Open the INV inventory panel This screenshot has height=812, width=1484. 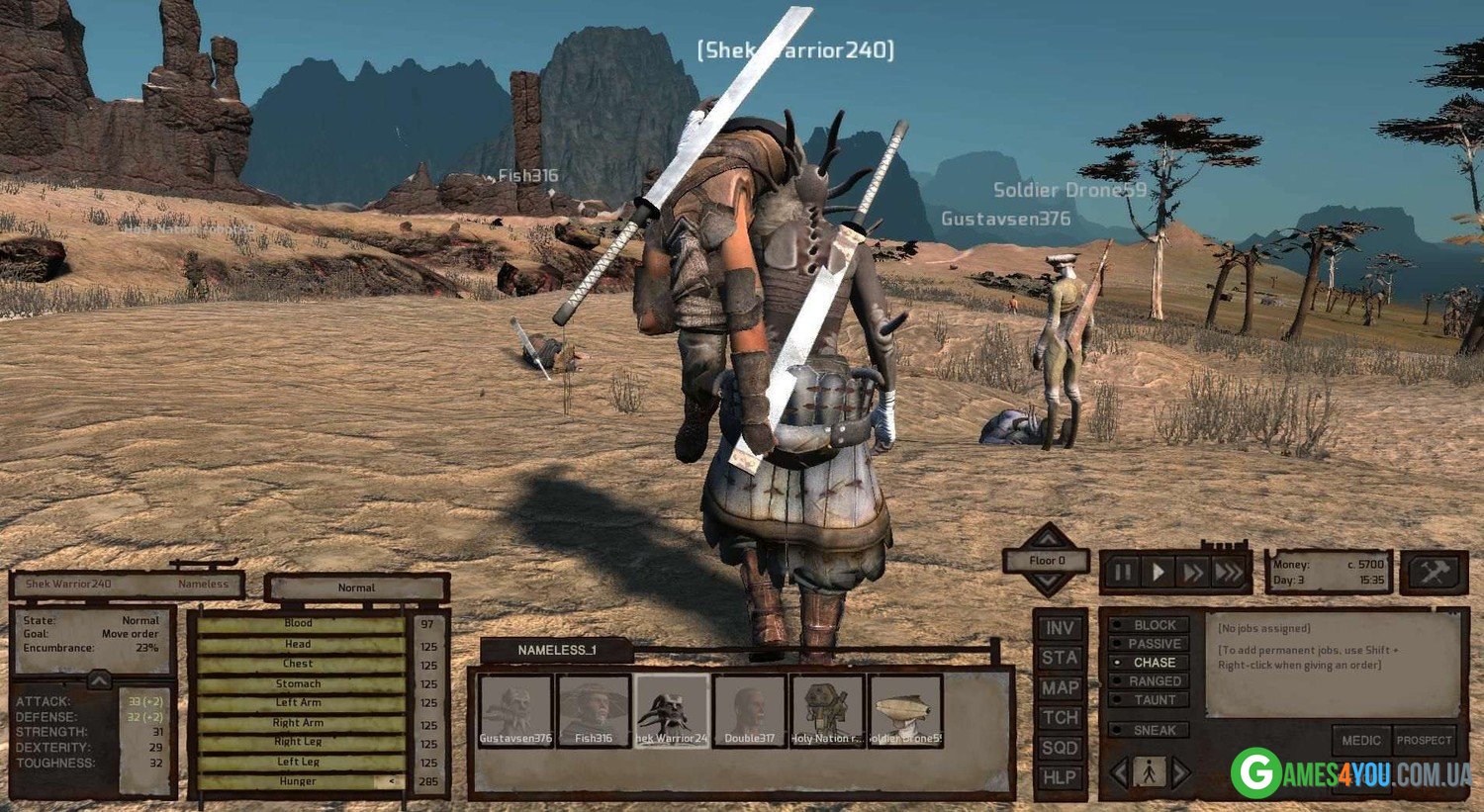point(1060,628)
